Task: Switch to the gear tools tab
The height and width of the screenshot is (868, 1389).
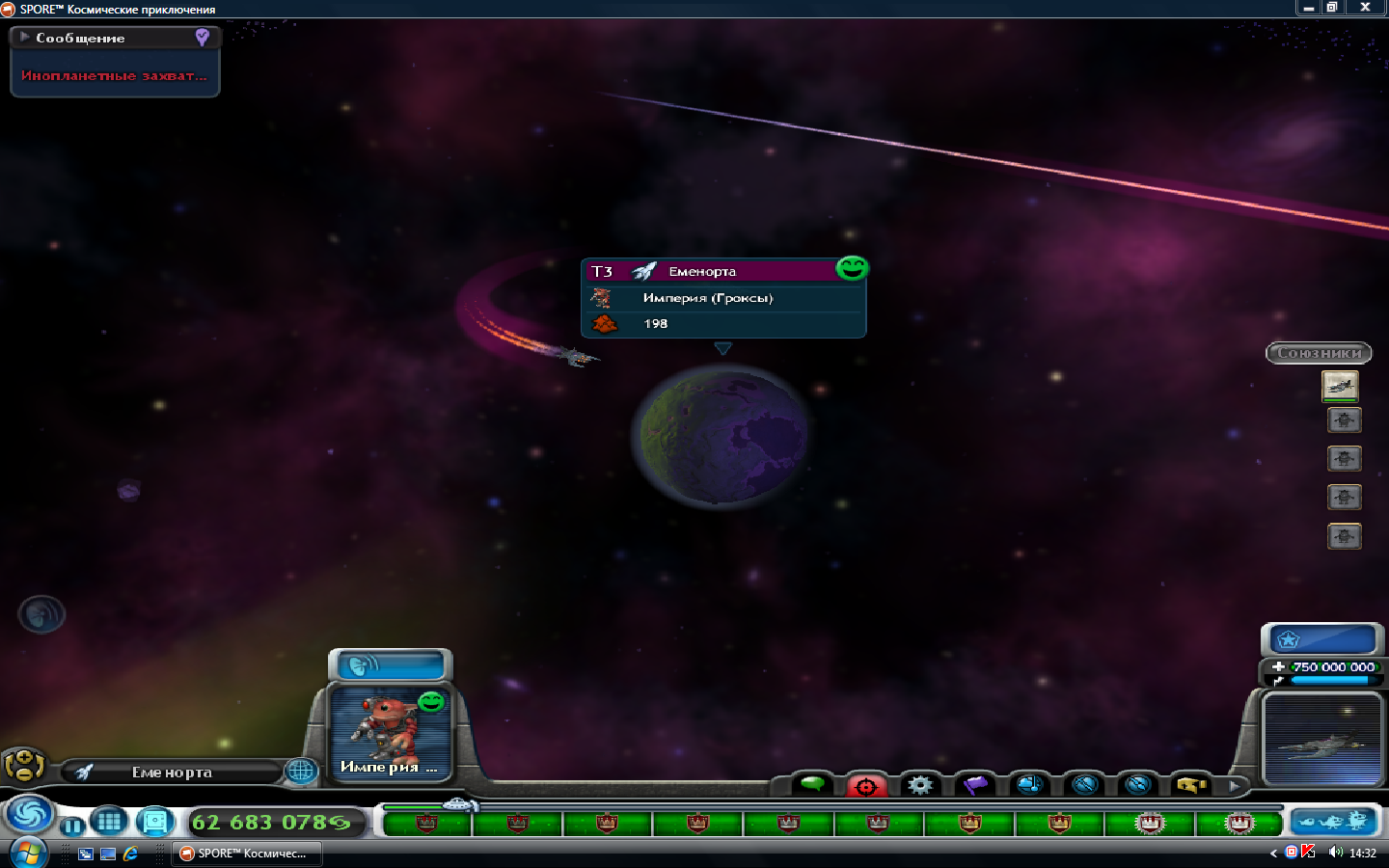Action: point(920,785)
